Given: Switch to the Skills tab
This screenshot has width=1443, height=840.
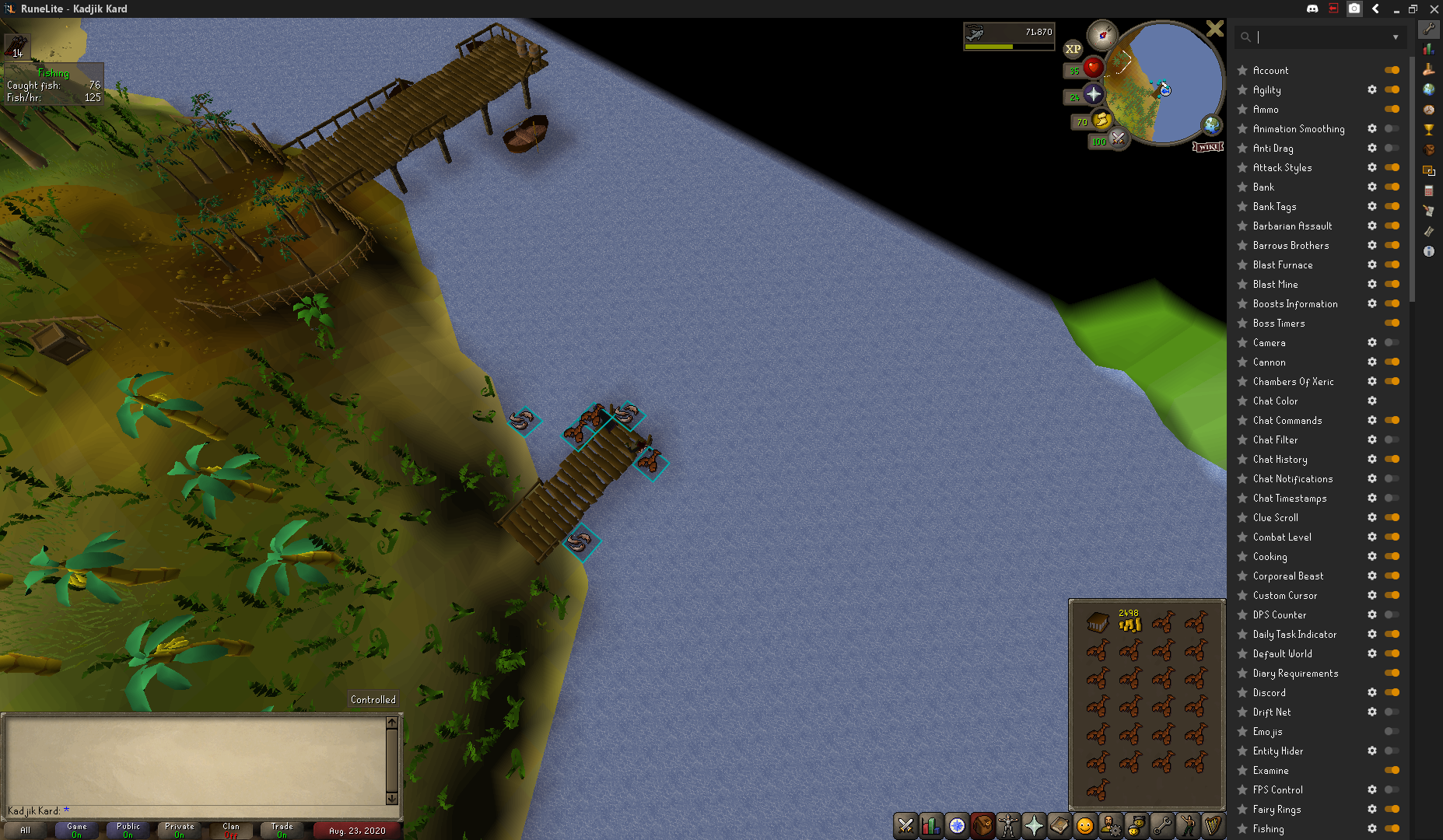Looking at the screenshot, I should [x=930, y=826].
